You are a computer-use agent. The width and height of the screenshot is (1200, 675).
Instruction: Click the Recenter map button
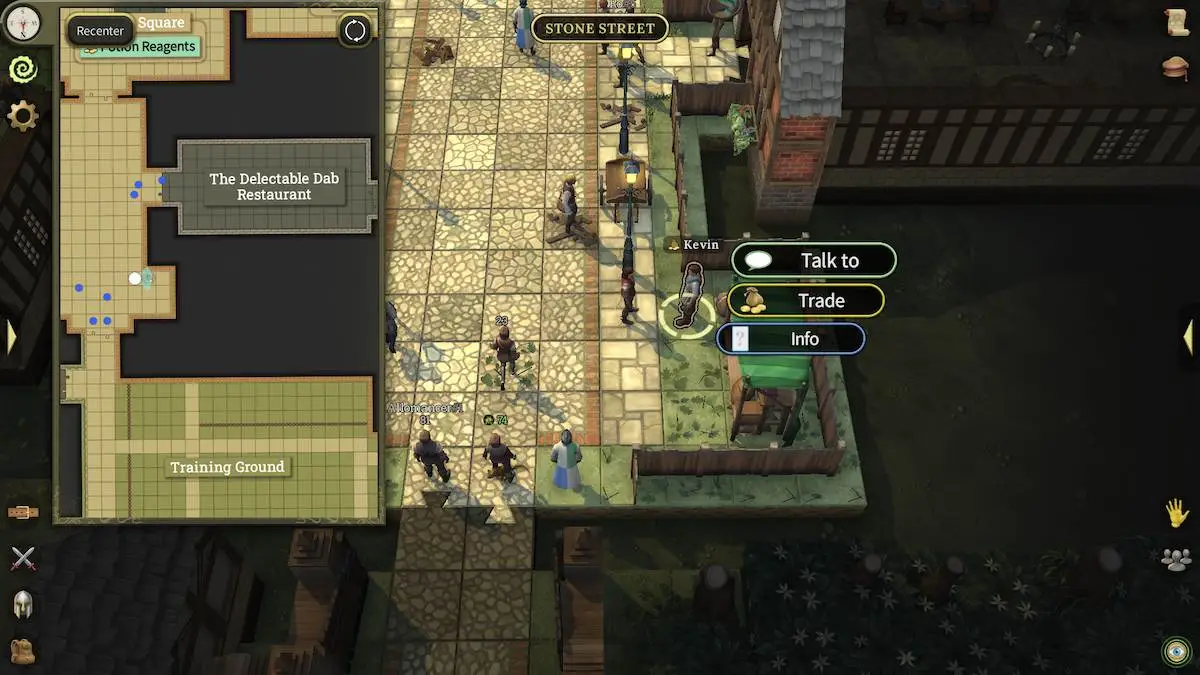tap(100, 31)
